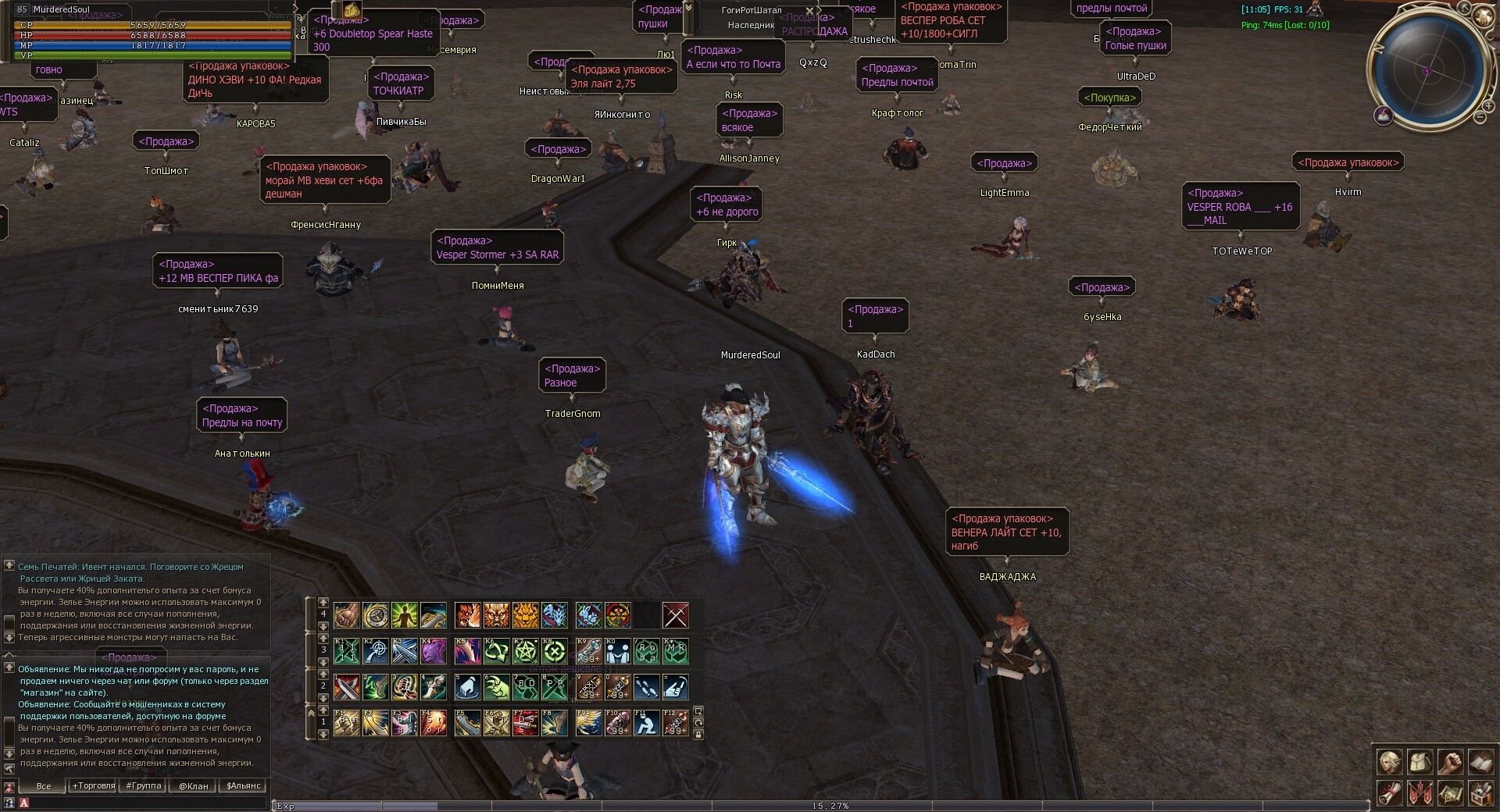Click the purple book icon beside the radar

point(1384,116)
